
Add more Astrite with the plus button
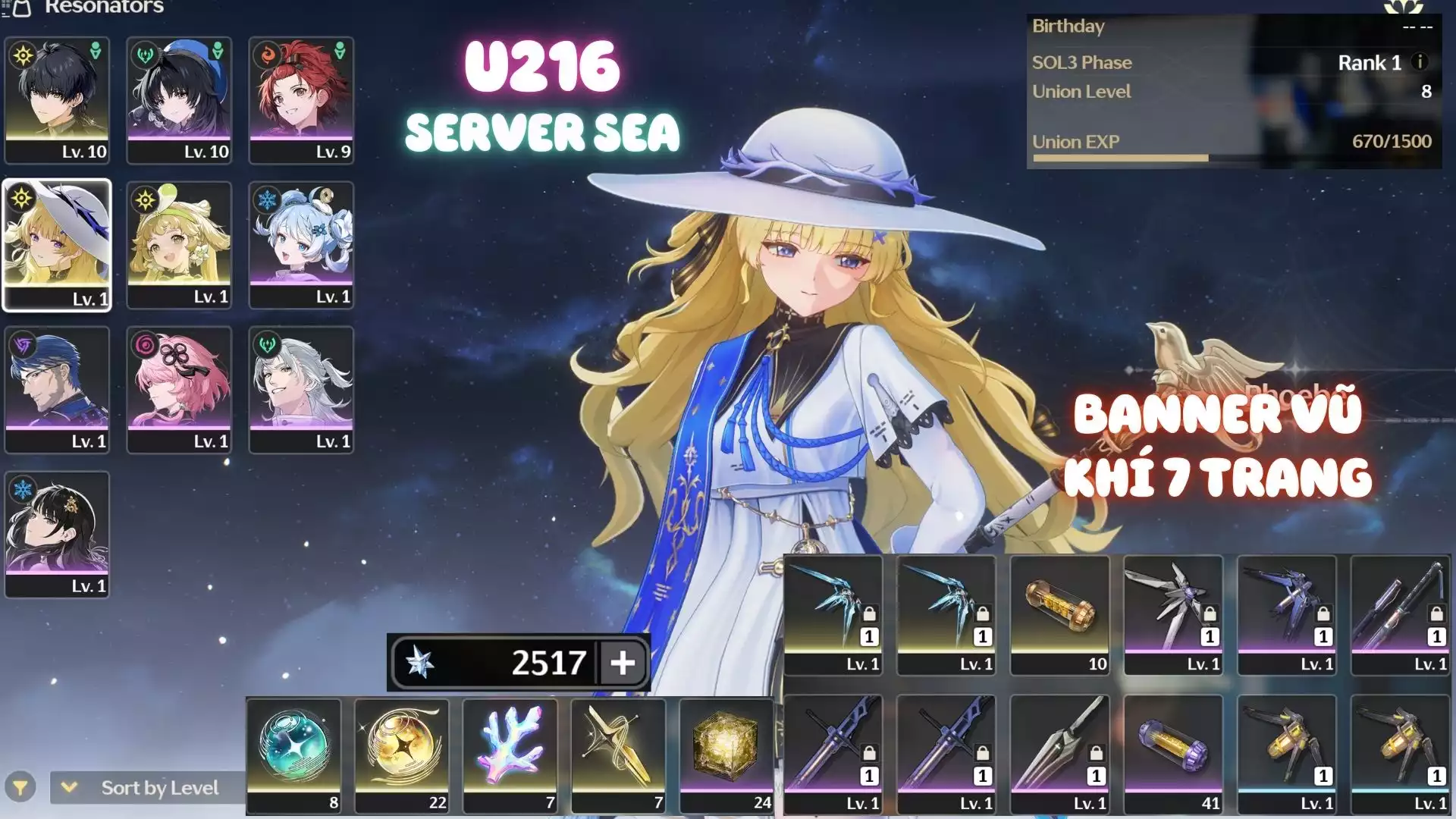(x=623, y=663)
